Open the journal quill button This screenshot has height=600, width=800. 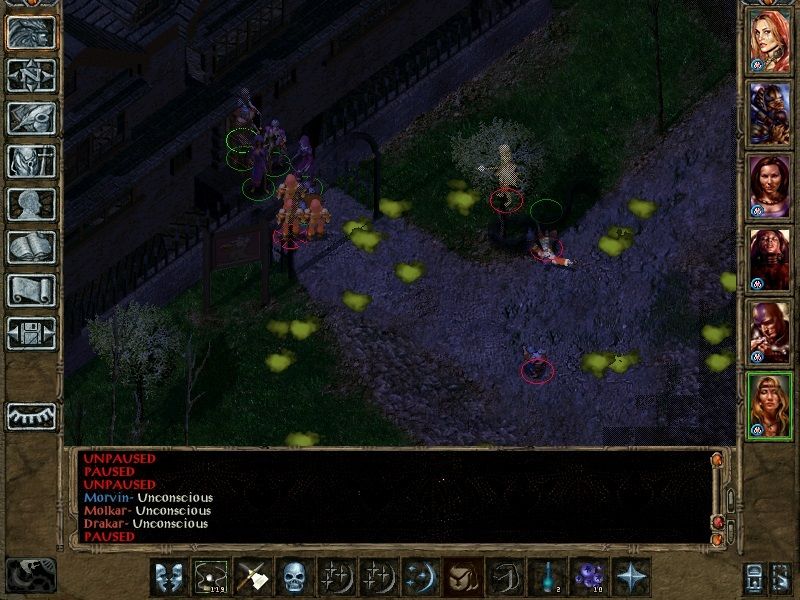[31, 118]
